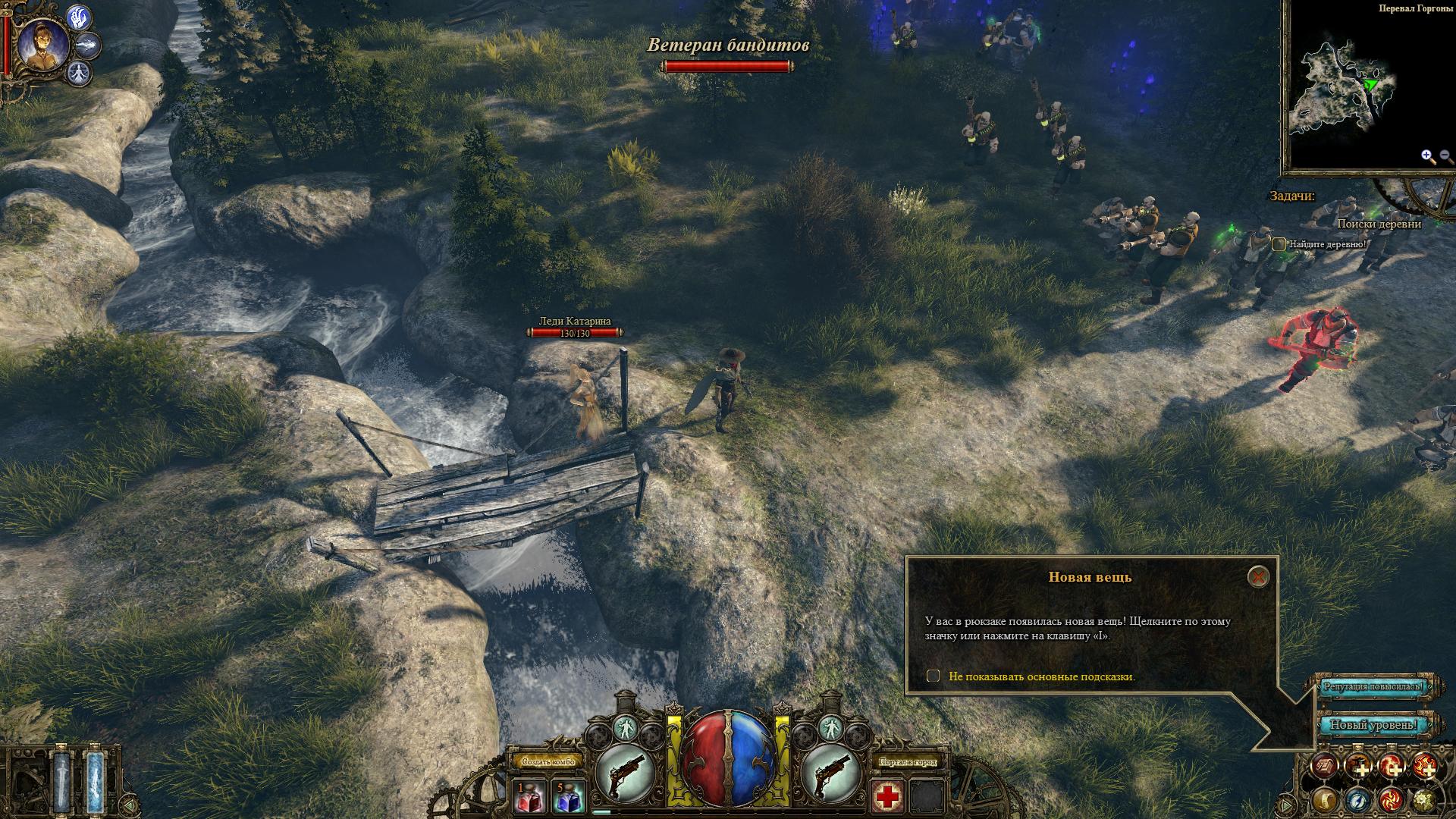The height and width of the screenshot is (819, 1456).
Task: Use the red health potion slot
Action: pyautogui.click(x=528, y=795)
